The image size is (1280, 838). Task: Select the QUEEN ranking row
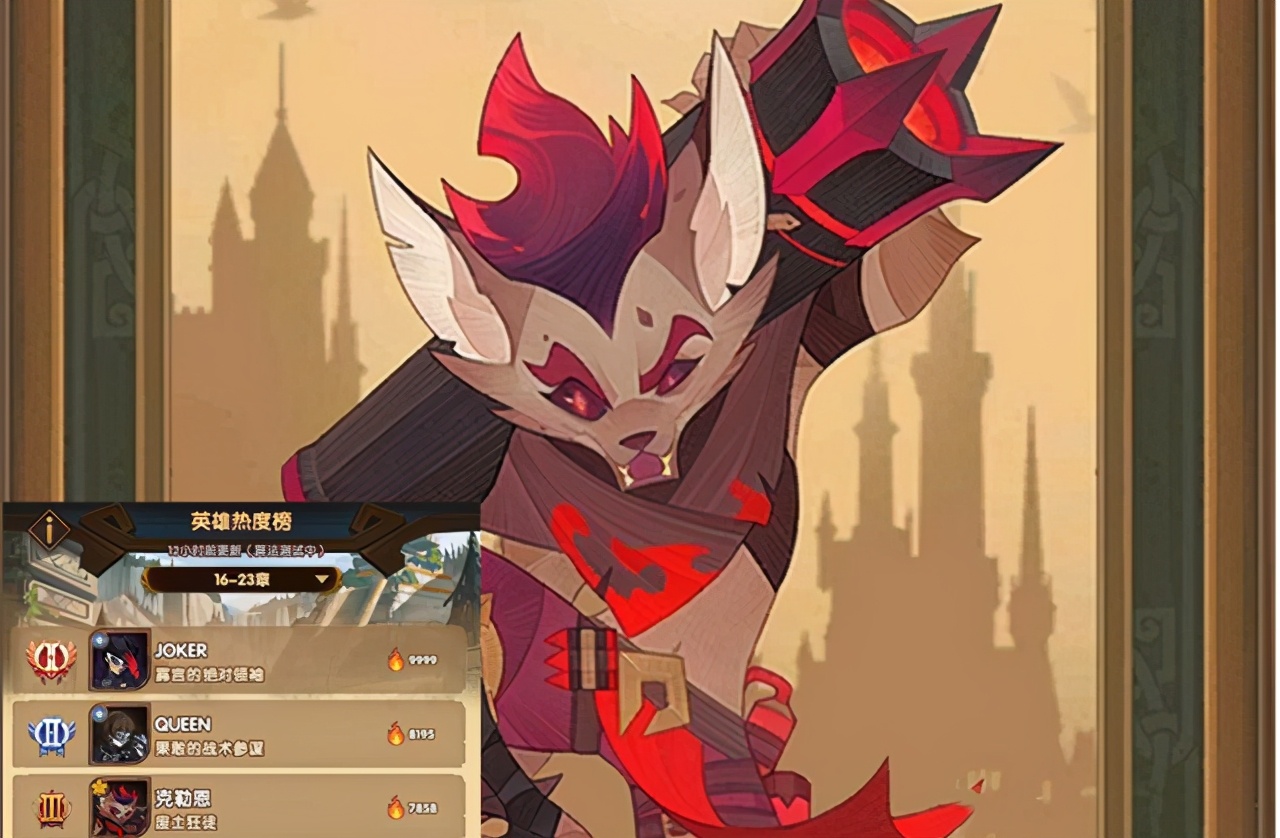tap(290, 734)
